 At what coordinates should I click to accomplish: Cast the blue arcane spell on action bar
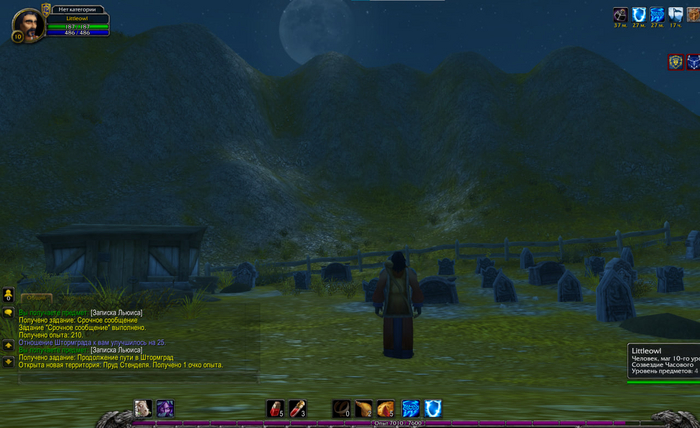pyautogui.click(x=410, y=408)
